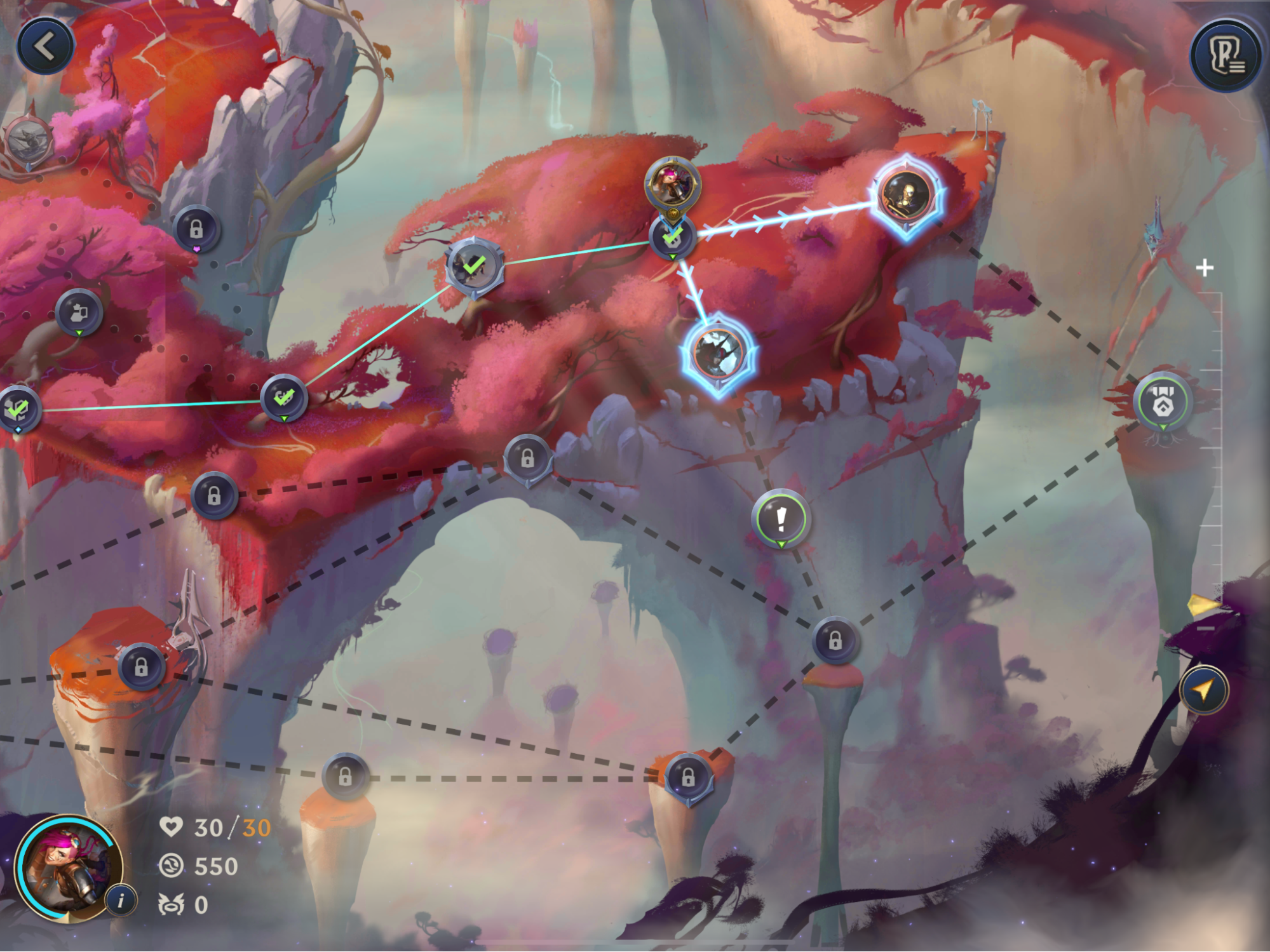
Task: Open champion info with the i button
Action: (x=121, y=899)
